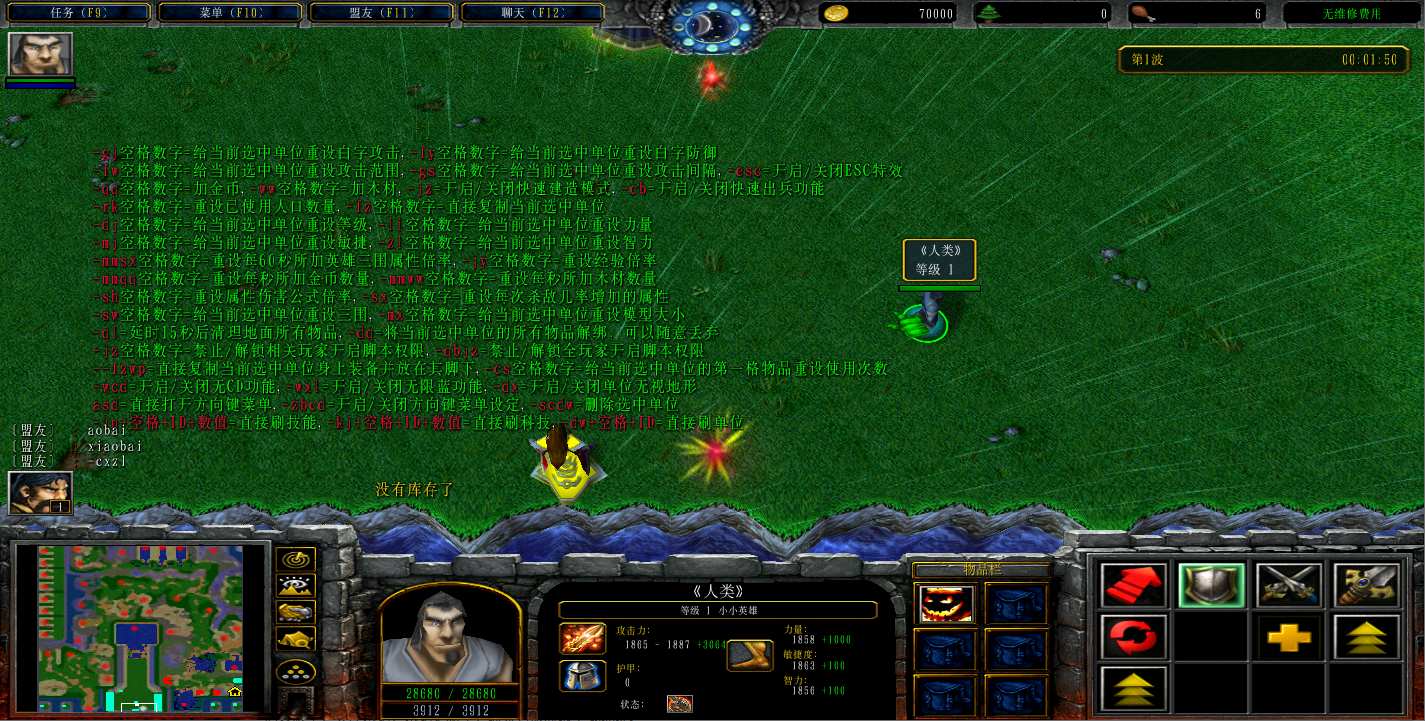This screenshot has height=721, width=1425.
Task: Activate the red arrow command
Action: tap(1133, 586)
